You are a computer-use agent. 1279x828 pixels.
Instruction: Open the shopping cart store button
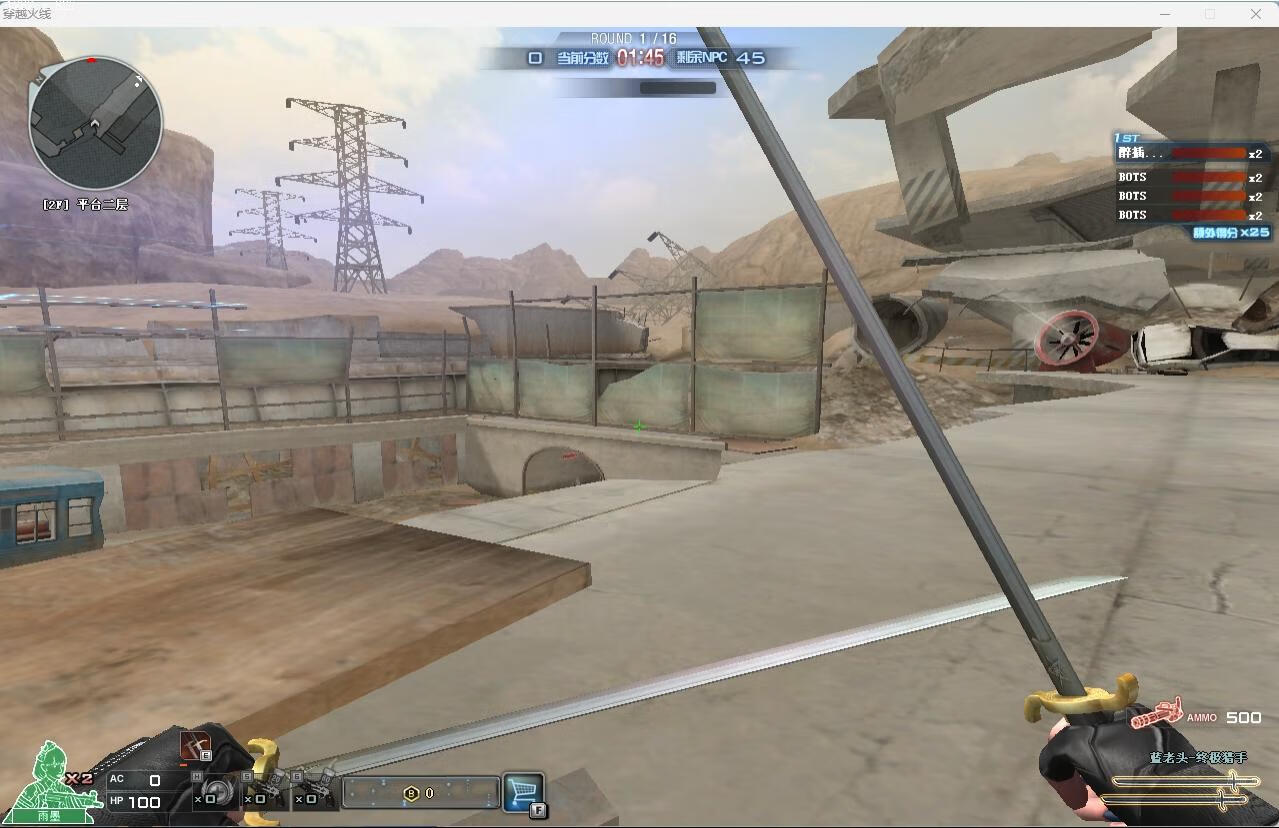click(x=523, y=792)
